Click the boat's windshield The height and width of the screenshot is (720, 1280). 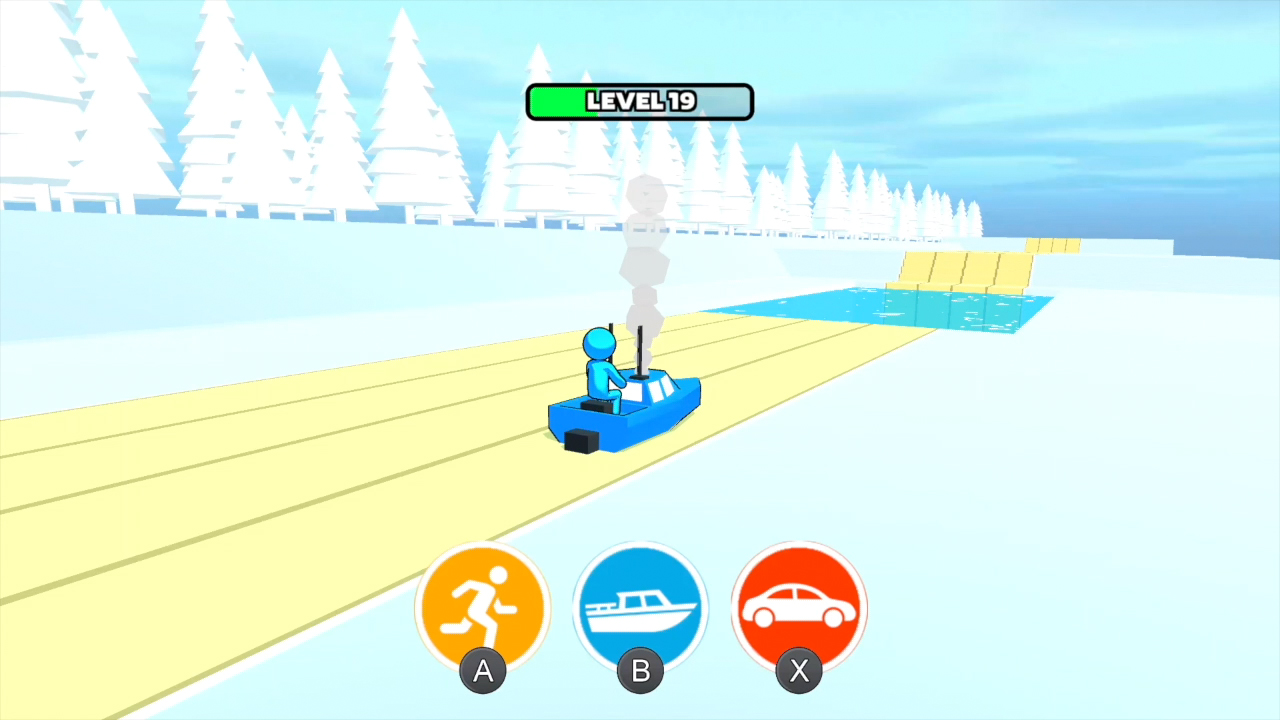pos(655,390)
